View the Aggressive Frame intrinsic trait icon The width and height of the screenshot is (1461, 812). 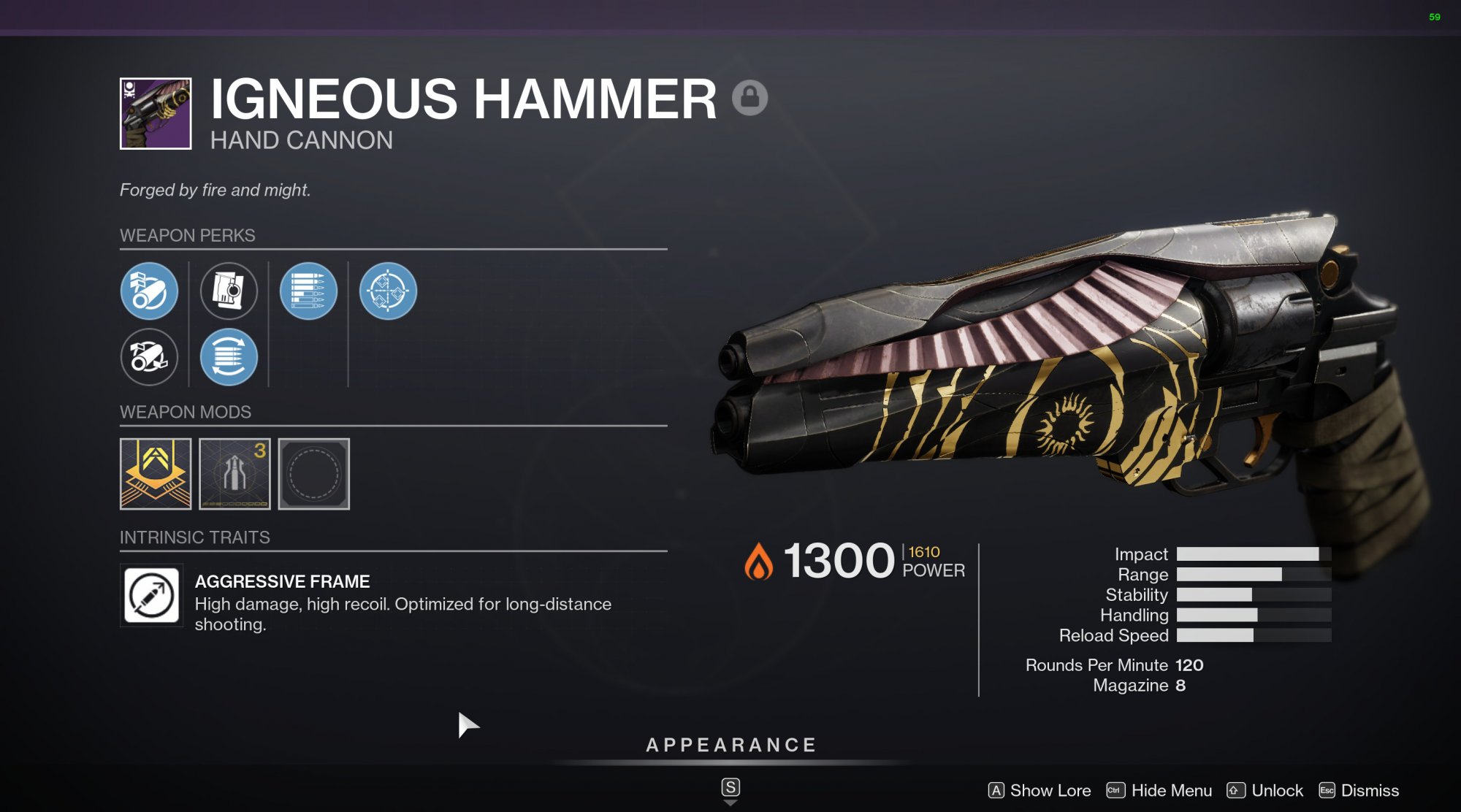tap(152, 595)
